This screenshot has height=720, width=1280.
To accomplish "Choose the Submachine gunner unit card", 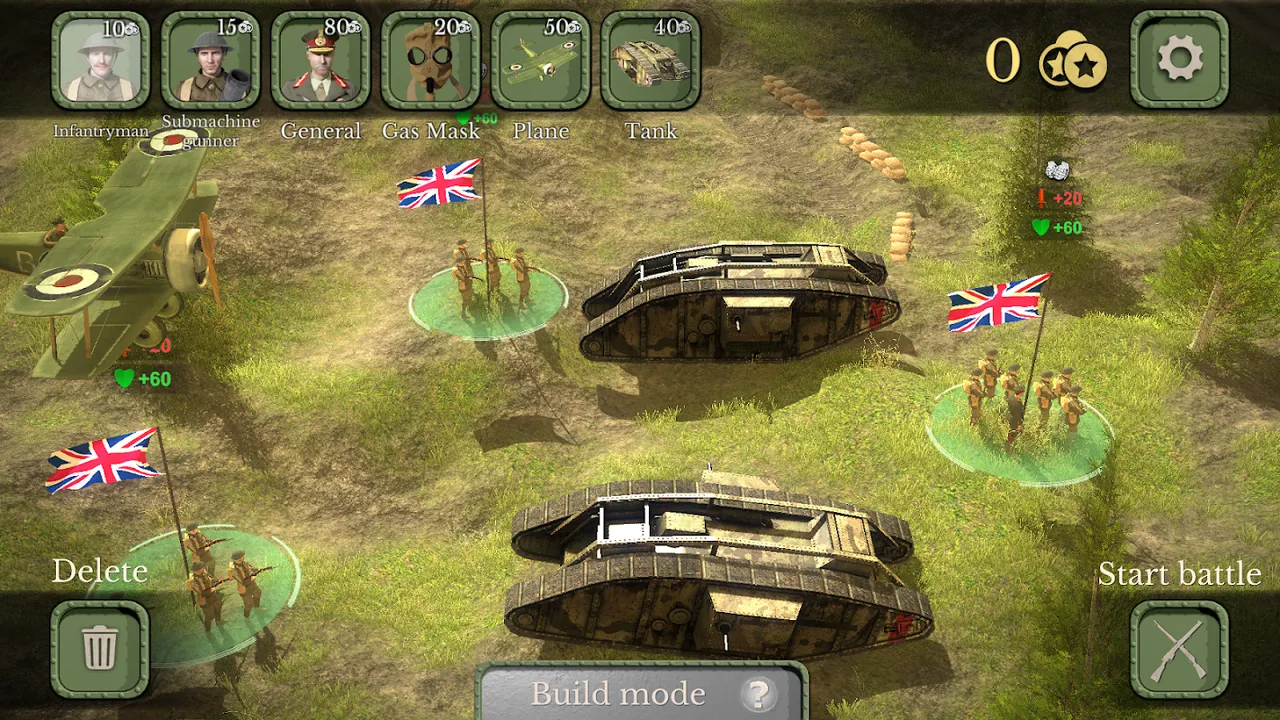I will [x=210, y=60].
